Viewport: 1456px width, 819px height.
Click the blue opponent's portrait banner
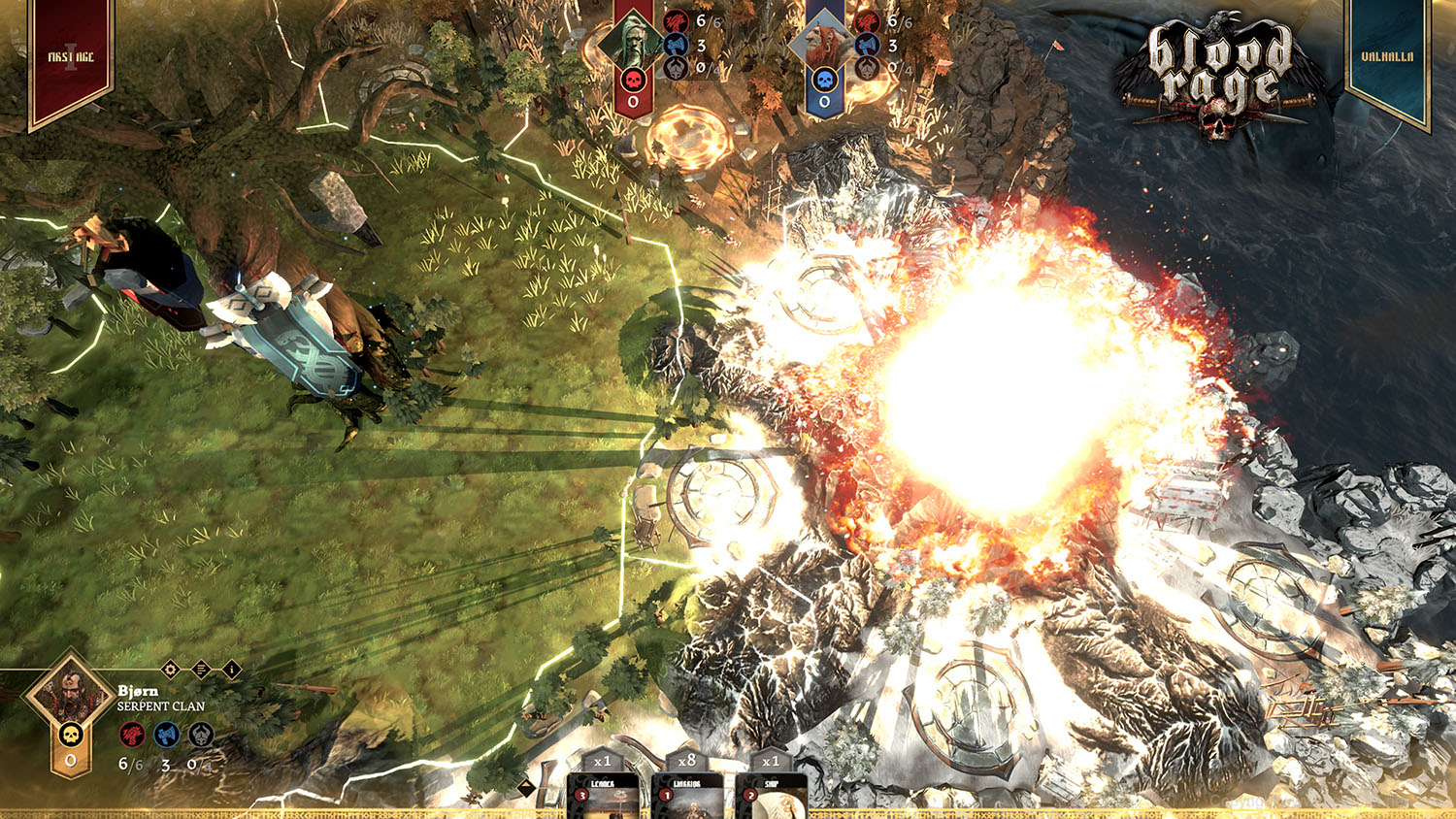825,39
